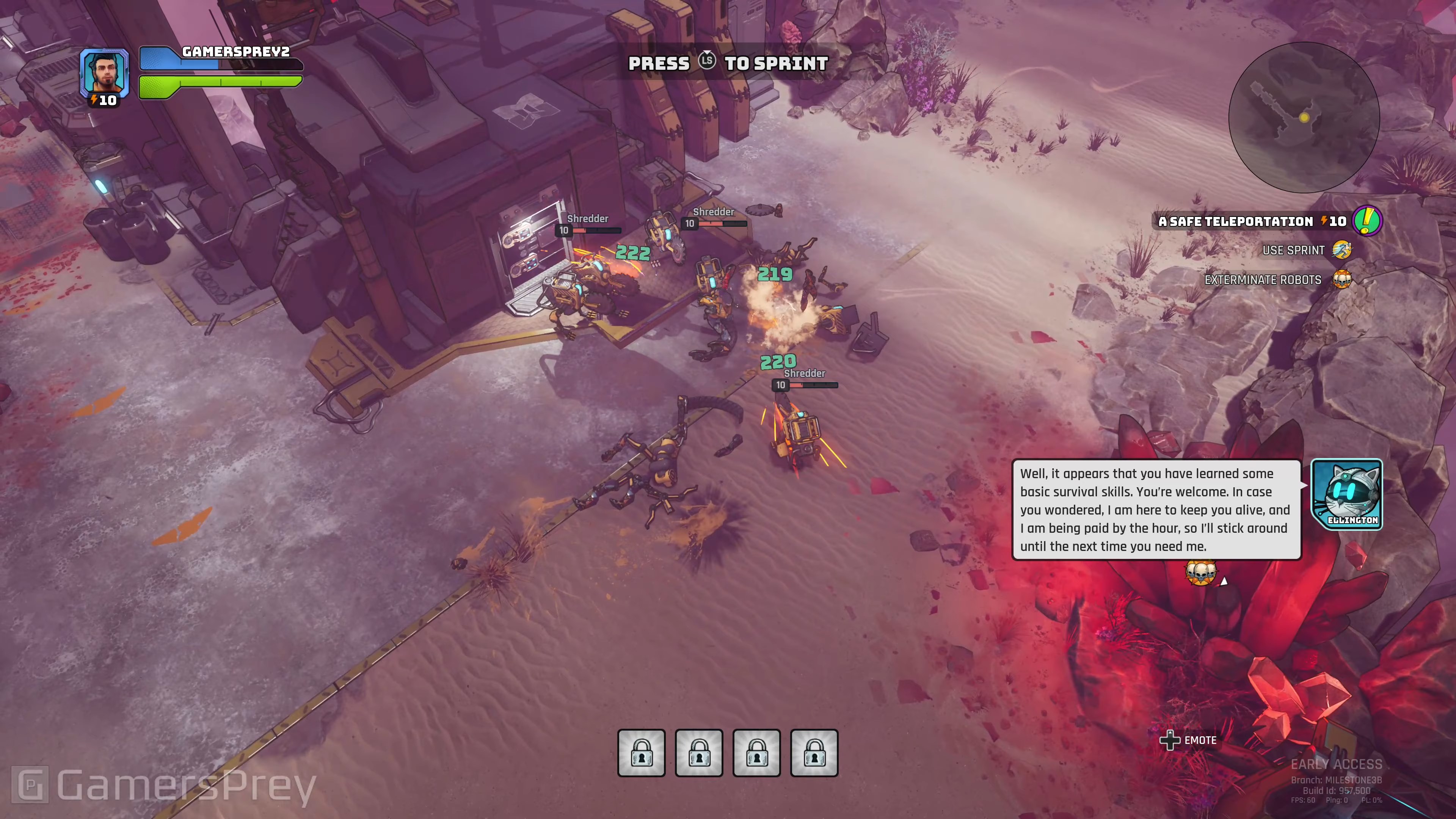
Task: Open the circular minimap
Action: click(1304, 118)
